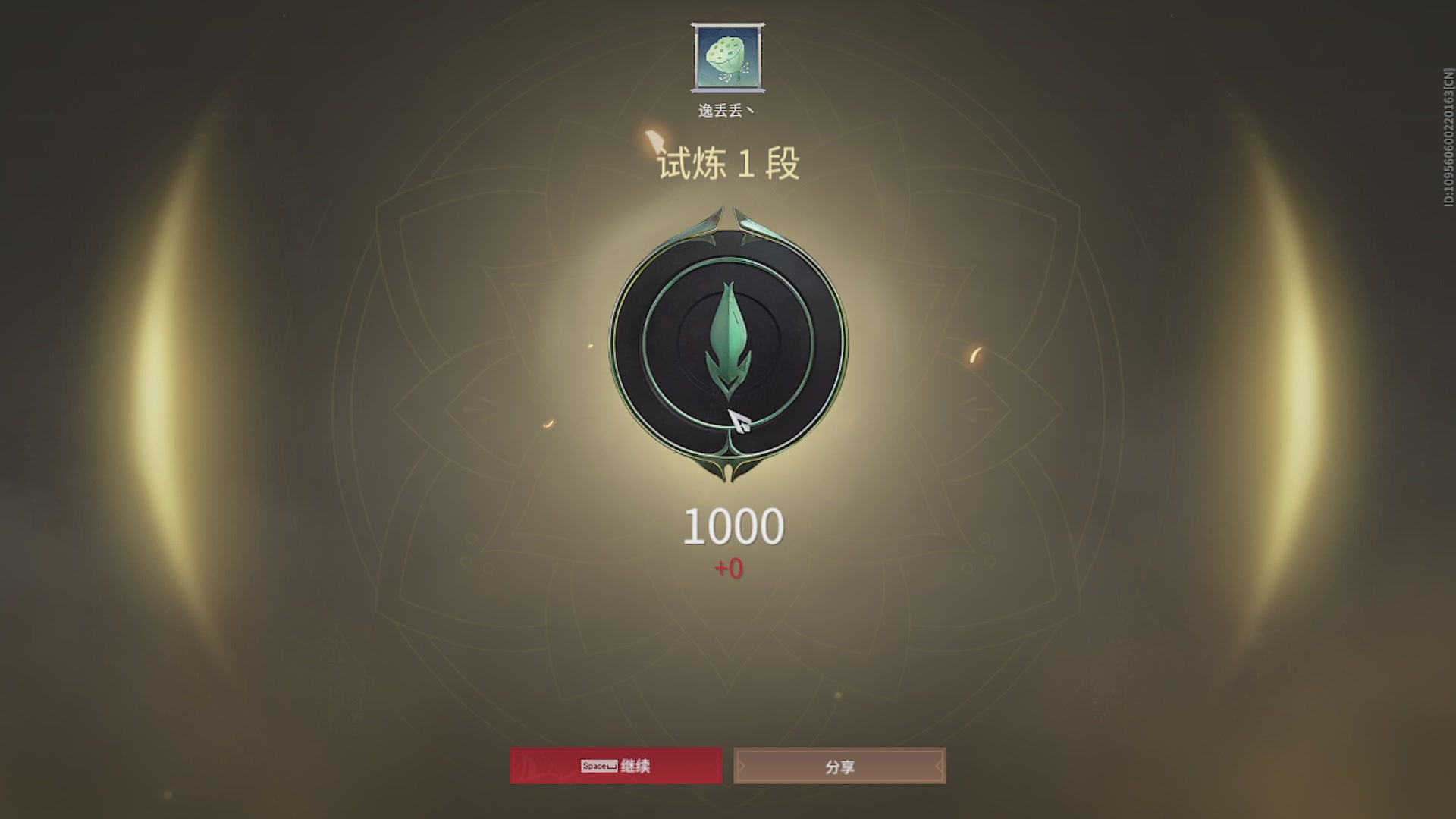This screenshot has width=1456, height=819.
Task: Click the right chevron ornament on the share button
Action: tap(939, 766)
